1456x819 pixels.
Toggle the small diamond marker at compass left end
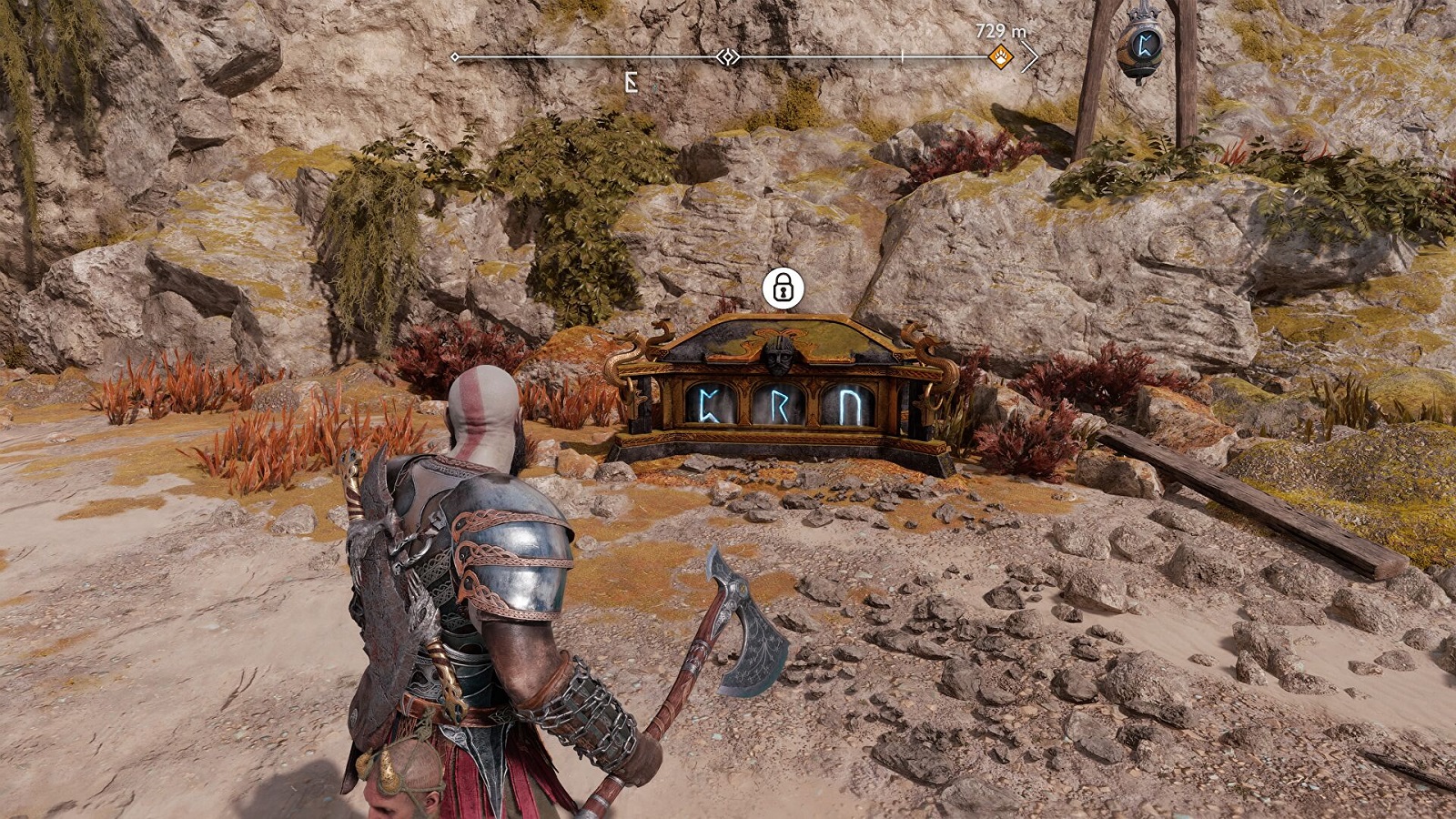454,56
